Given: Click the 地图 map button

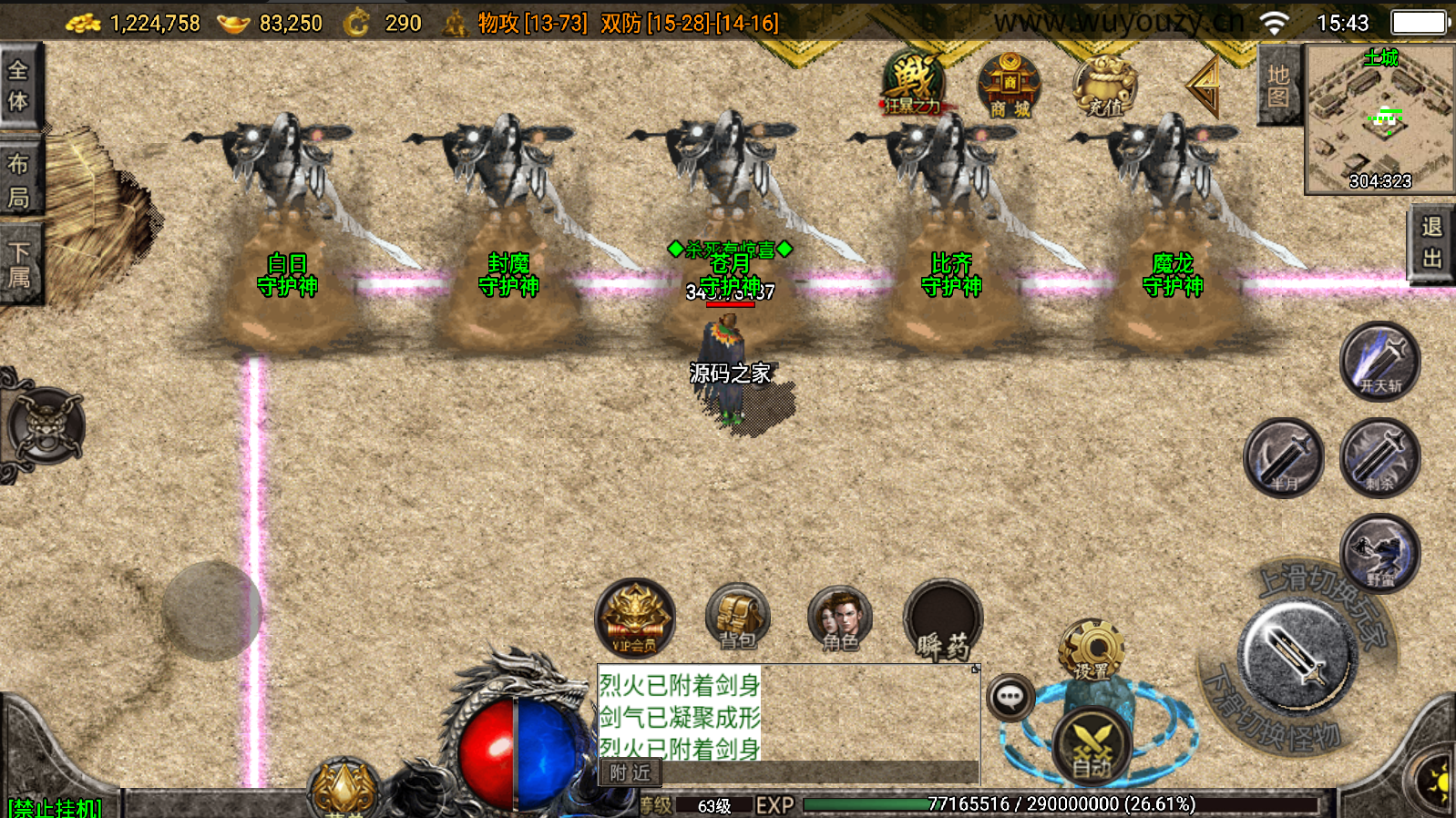Looking at the screenshot, I should pos(1278,86).
